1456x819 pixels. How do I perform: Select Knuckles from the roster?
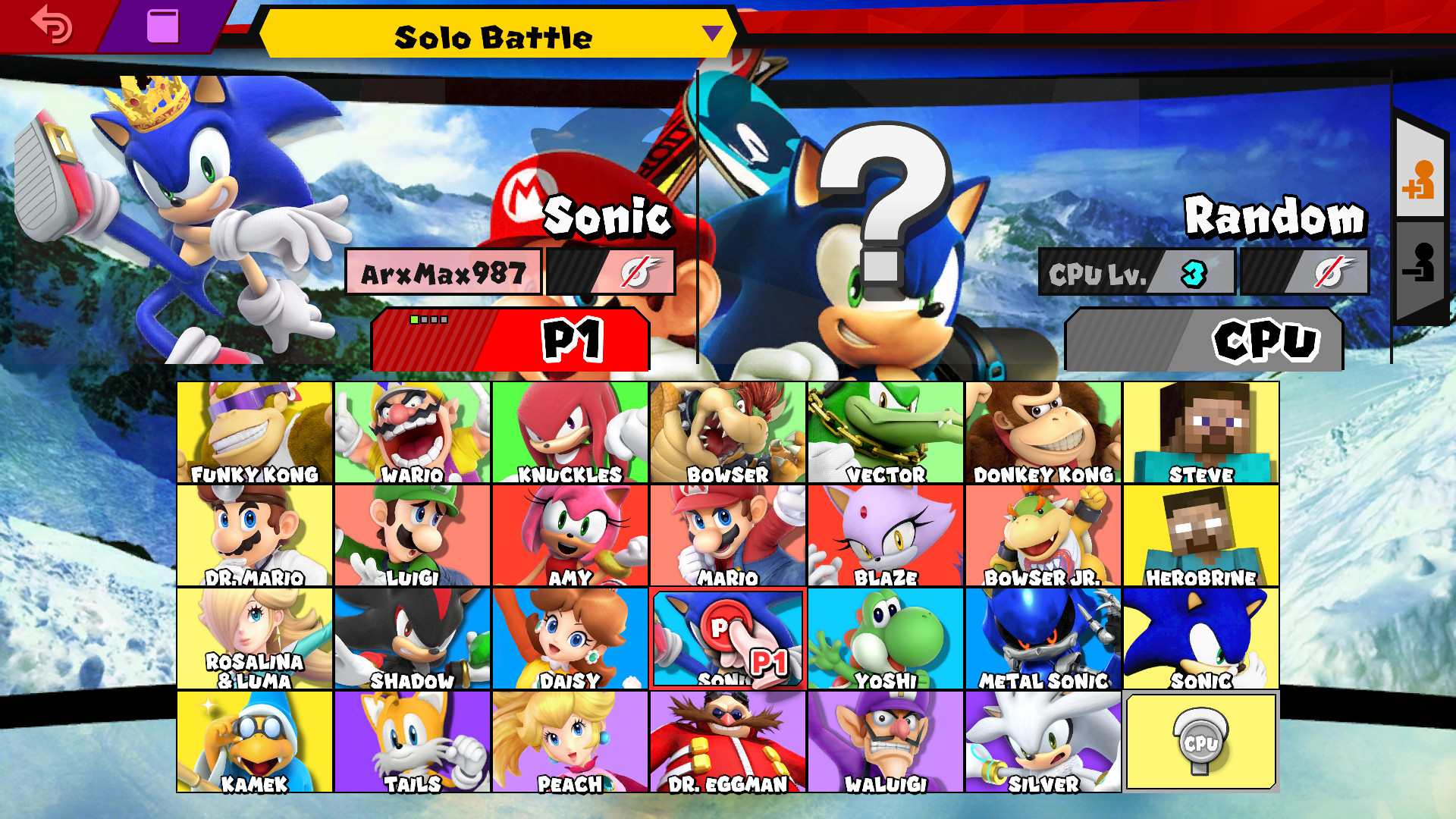(x=570, y=432)
